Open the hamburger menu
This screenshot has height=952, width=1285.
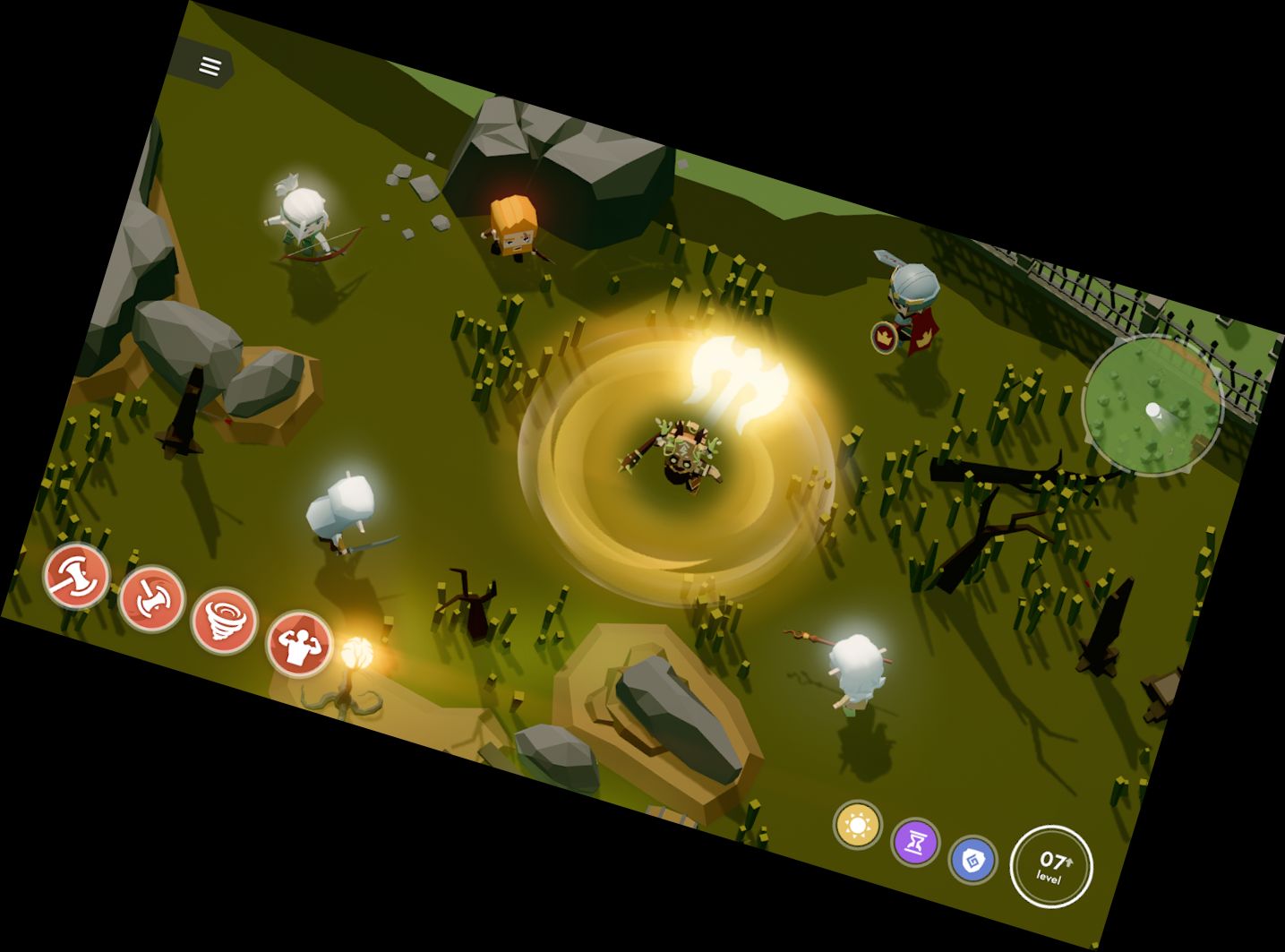point(210,66)
